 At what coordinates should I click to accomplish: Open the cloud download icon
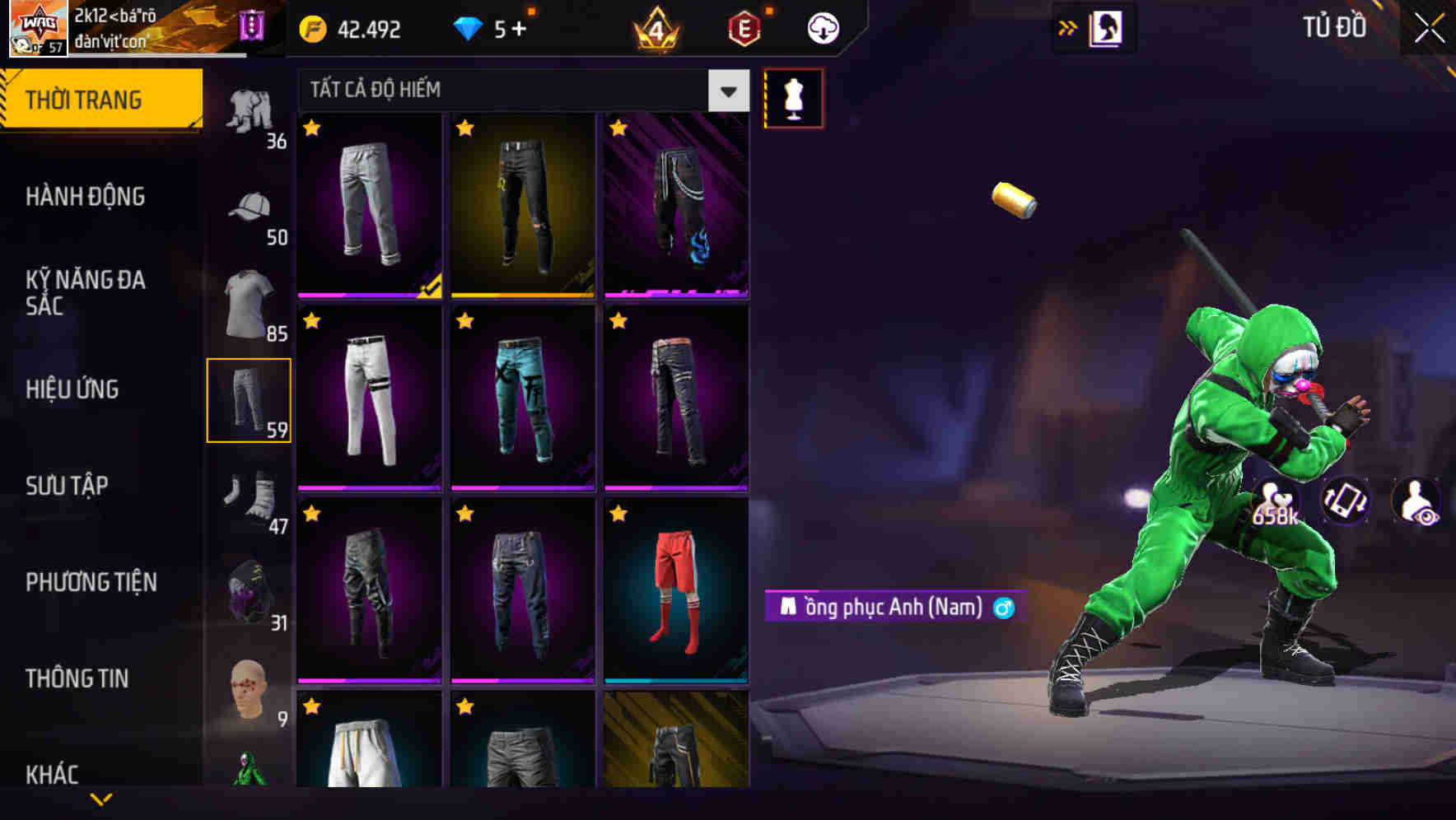(x=821, y=27)
